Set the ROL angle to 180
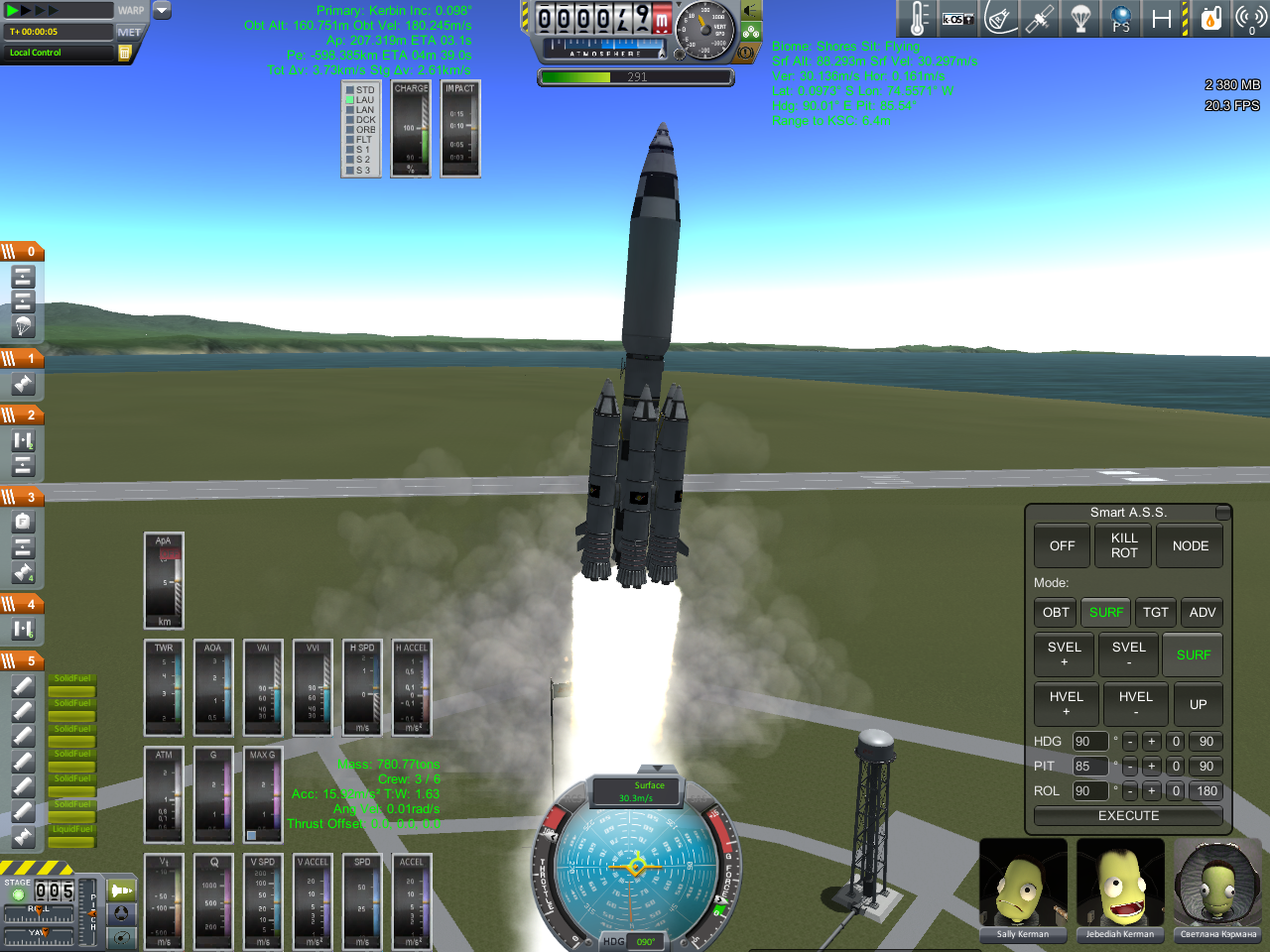1270x952 pixels. (x=1206, y=791)
